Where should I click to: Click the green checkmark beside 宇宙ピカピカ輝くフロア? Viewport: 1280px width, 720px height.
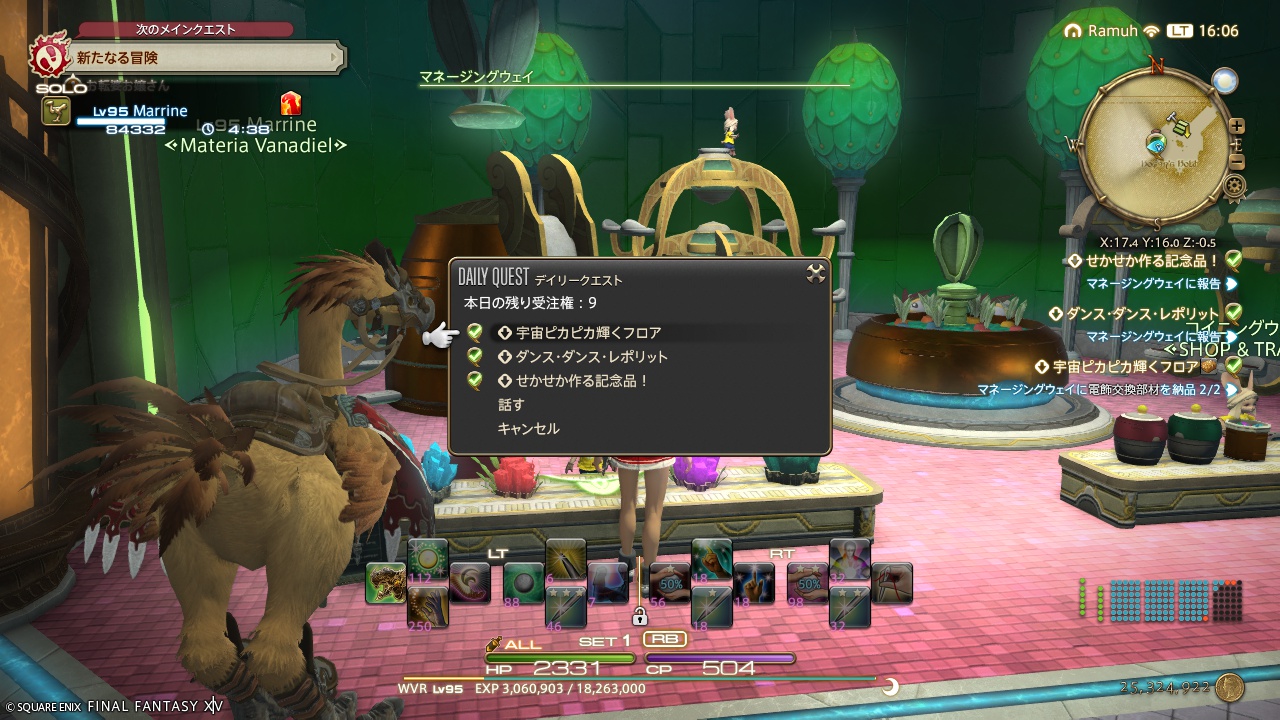[x=475, y=330]
